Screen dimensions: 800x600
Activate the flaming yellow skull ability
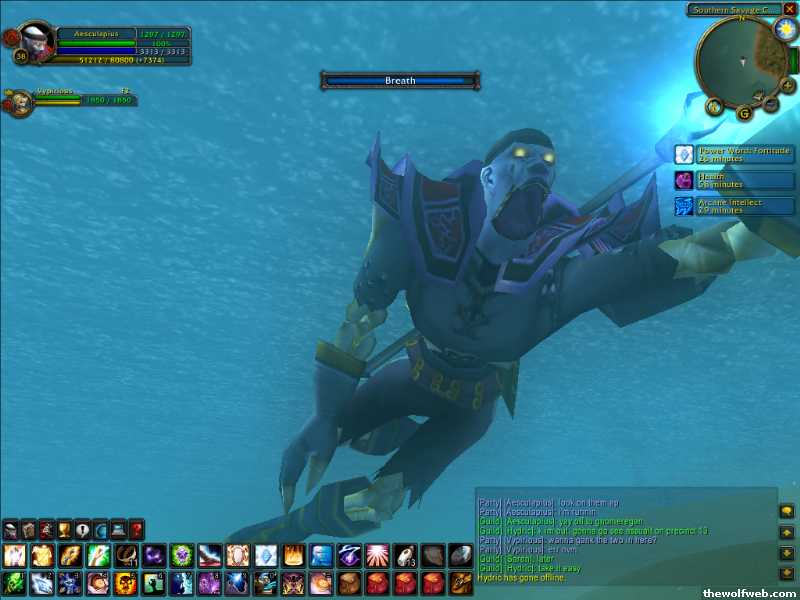(x=126, y=583)
